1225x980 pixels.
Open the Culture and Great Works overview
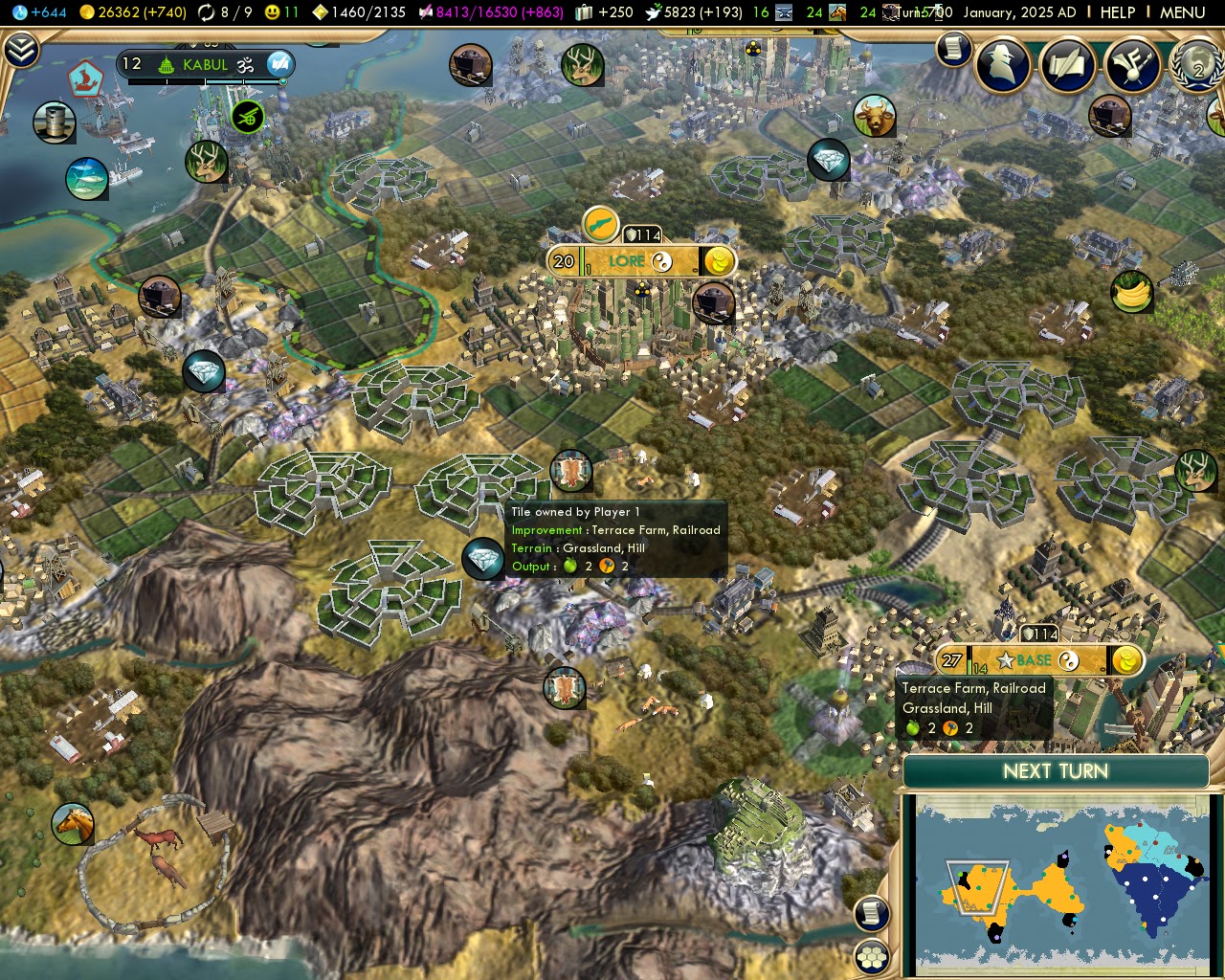tap(1132, 65)
